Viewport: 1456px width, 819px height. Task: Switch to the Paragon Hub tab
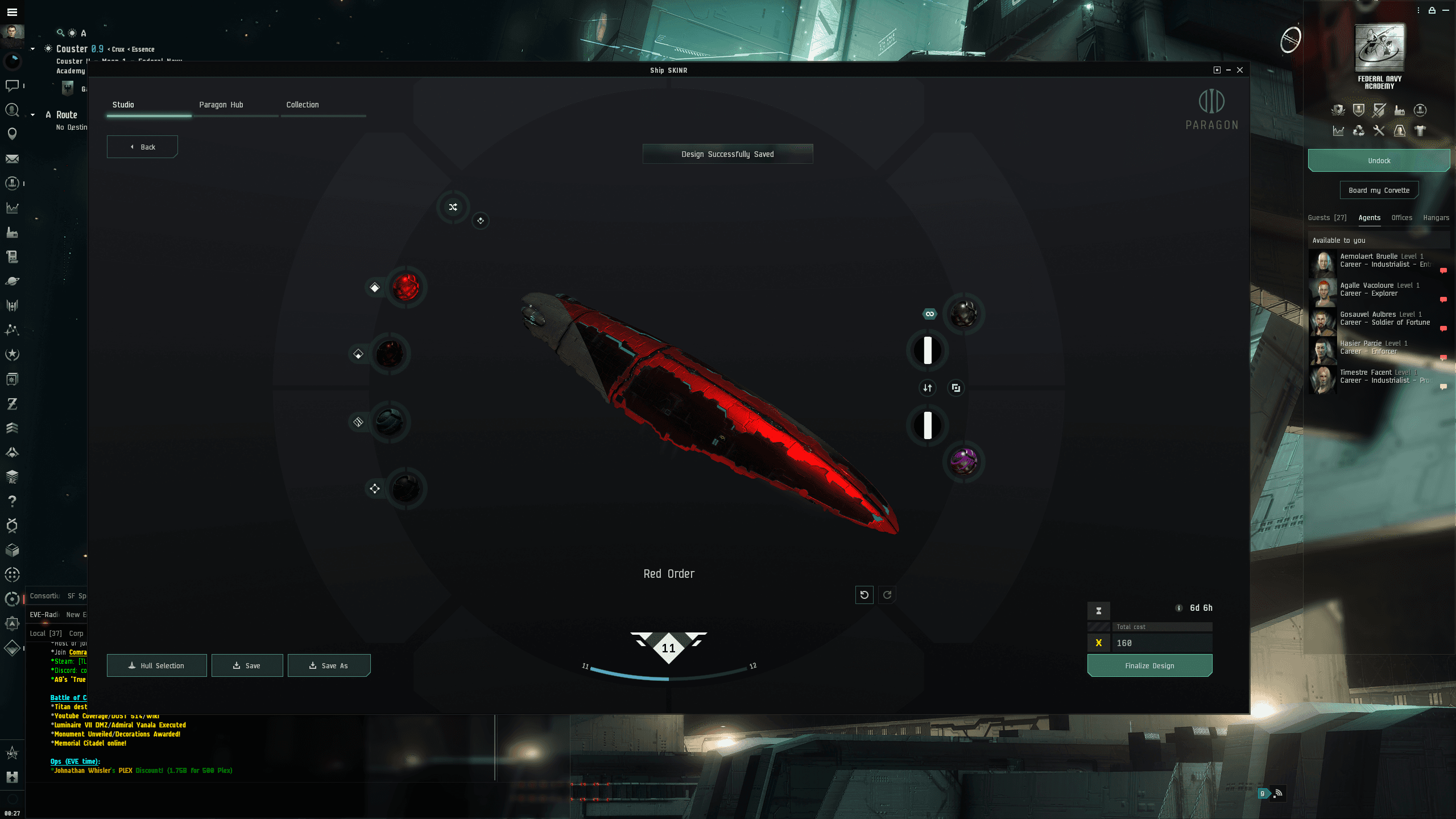coord(221,105)
